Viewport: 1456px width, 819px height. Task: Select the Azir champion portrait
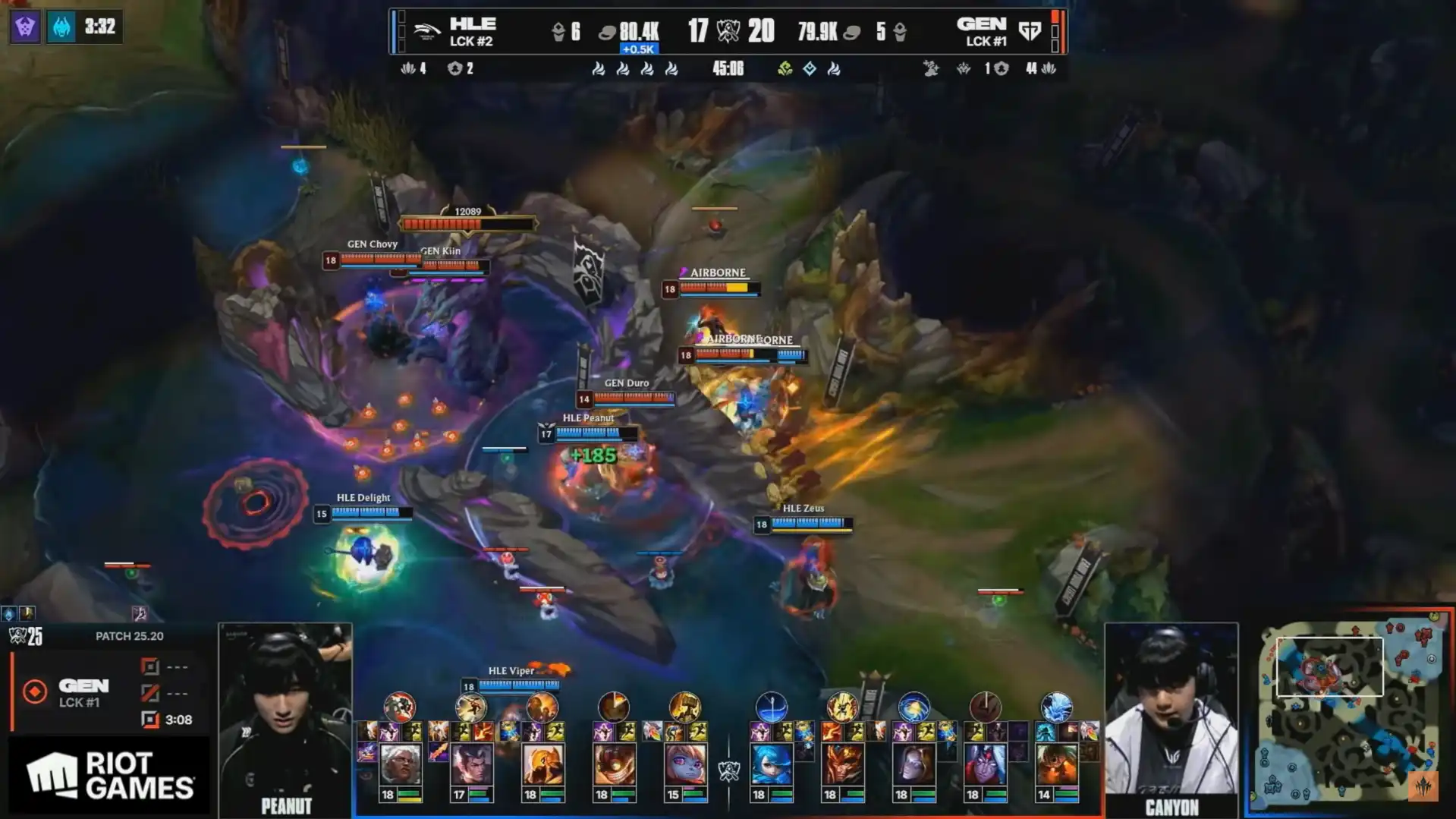tap(542, 764)
